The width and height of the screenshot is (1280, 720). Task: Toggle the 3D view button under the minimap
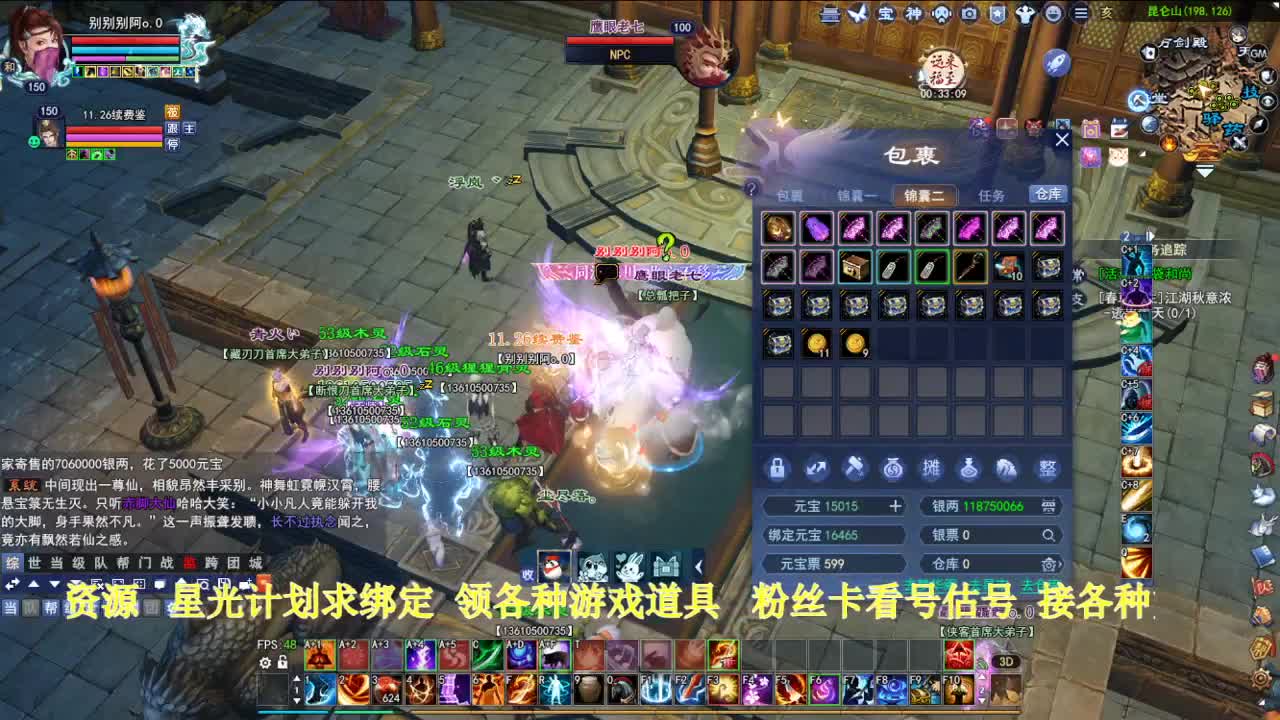pyautogui.click(x=1006, y=661)
